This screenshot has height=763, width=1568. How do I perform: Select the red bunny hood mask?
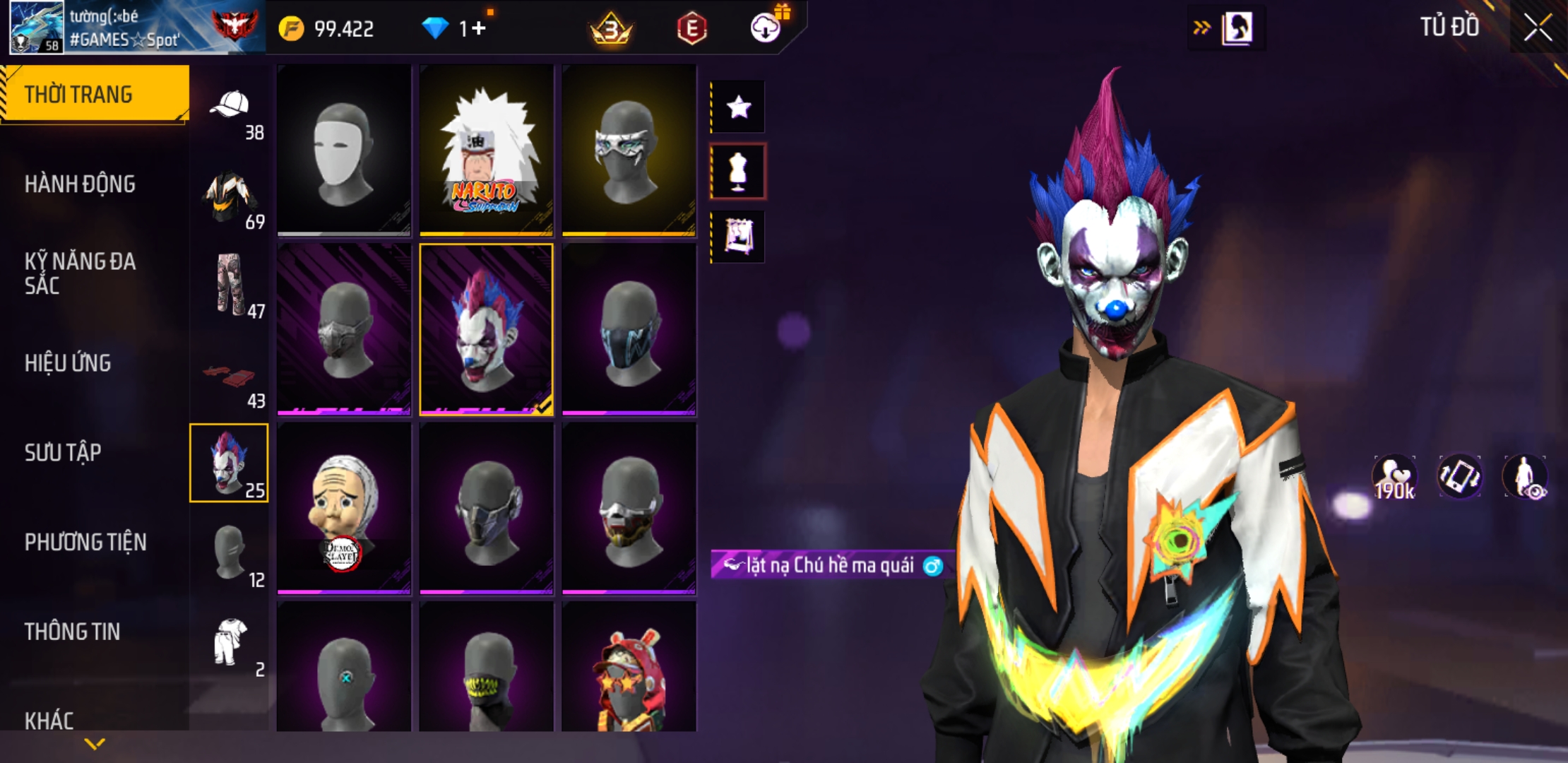tap(629, 668)
